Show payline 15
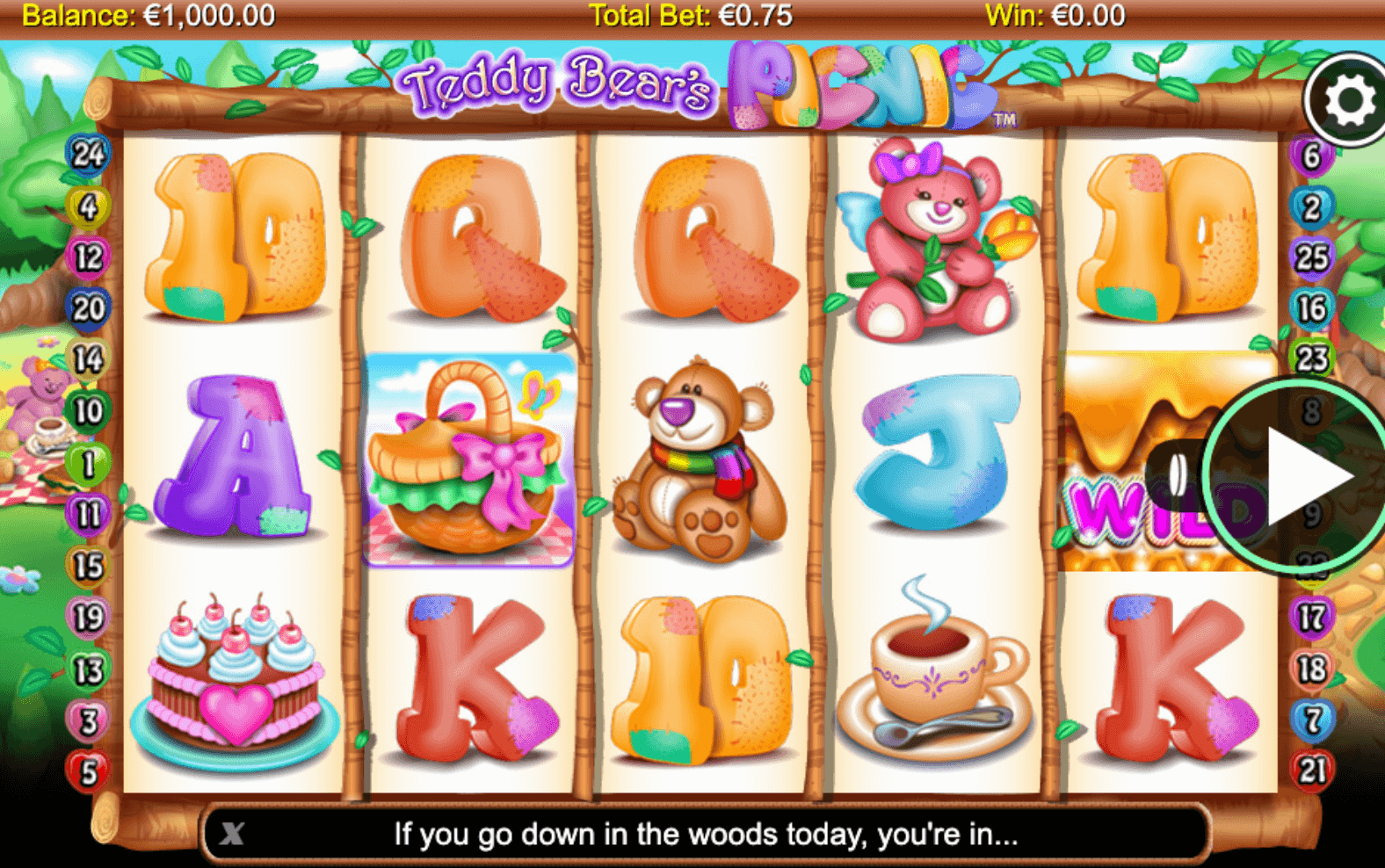 tap(88, 567)
